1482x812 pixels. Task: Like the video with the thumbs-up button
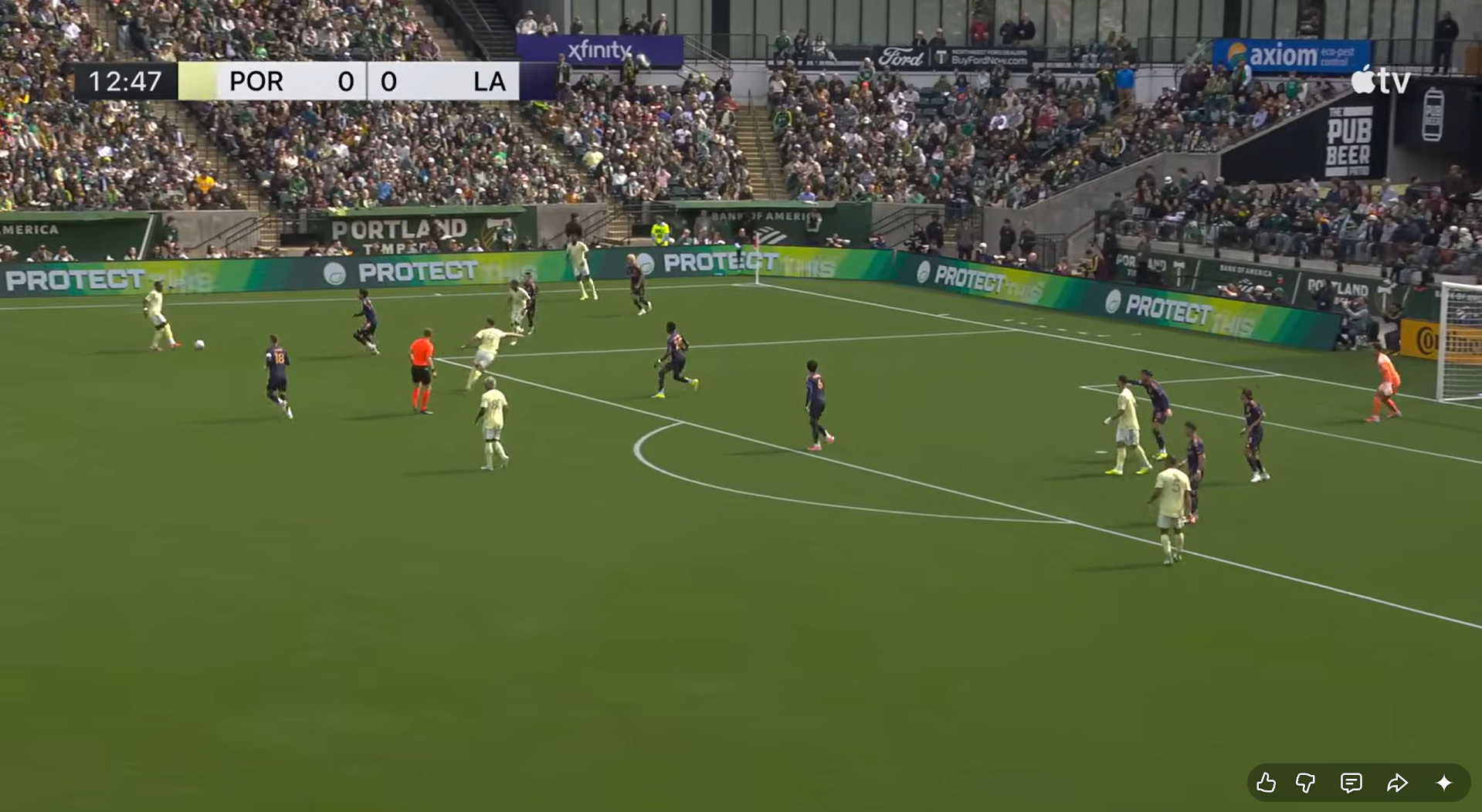(x=1266, y=783)
